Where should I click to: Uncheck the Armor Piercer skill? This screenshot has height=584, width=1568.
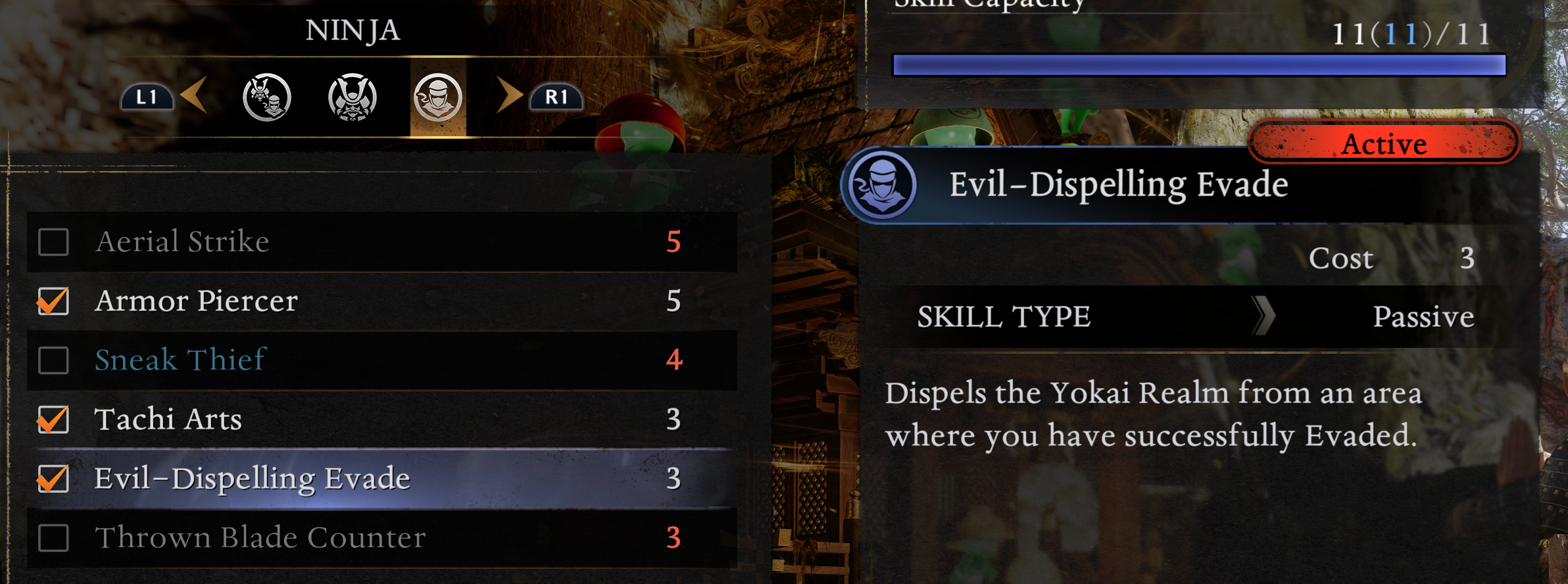point(54,302)
